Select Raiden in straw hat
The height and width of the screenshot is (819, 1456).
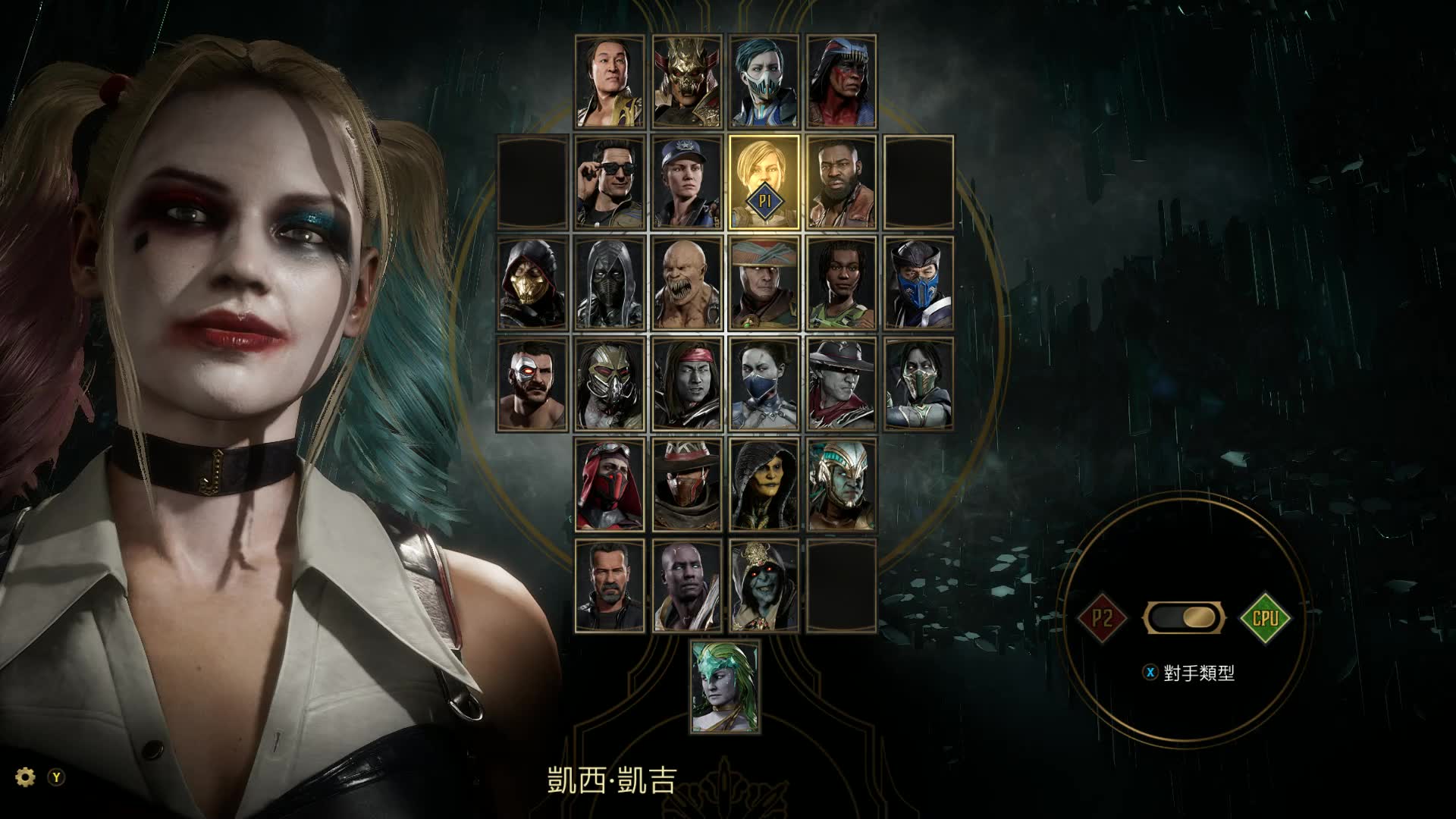coord(764,284)
